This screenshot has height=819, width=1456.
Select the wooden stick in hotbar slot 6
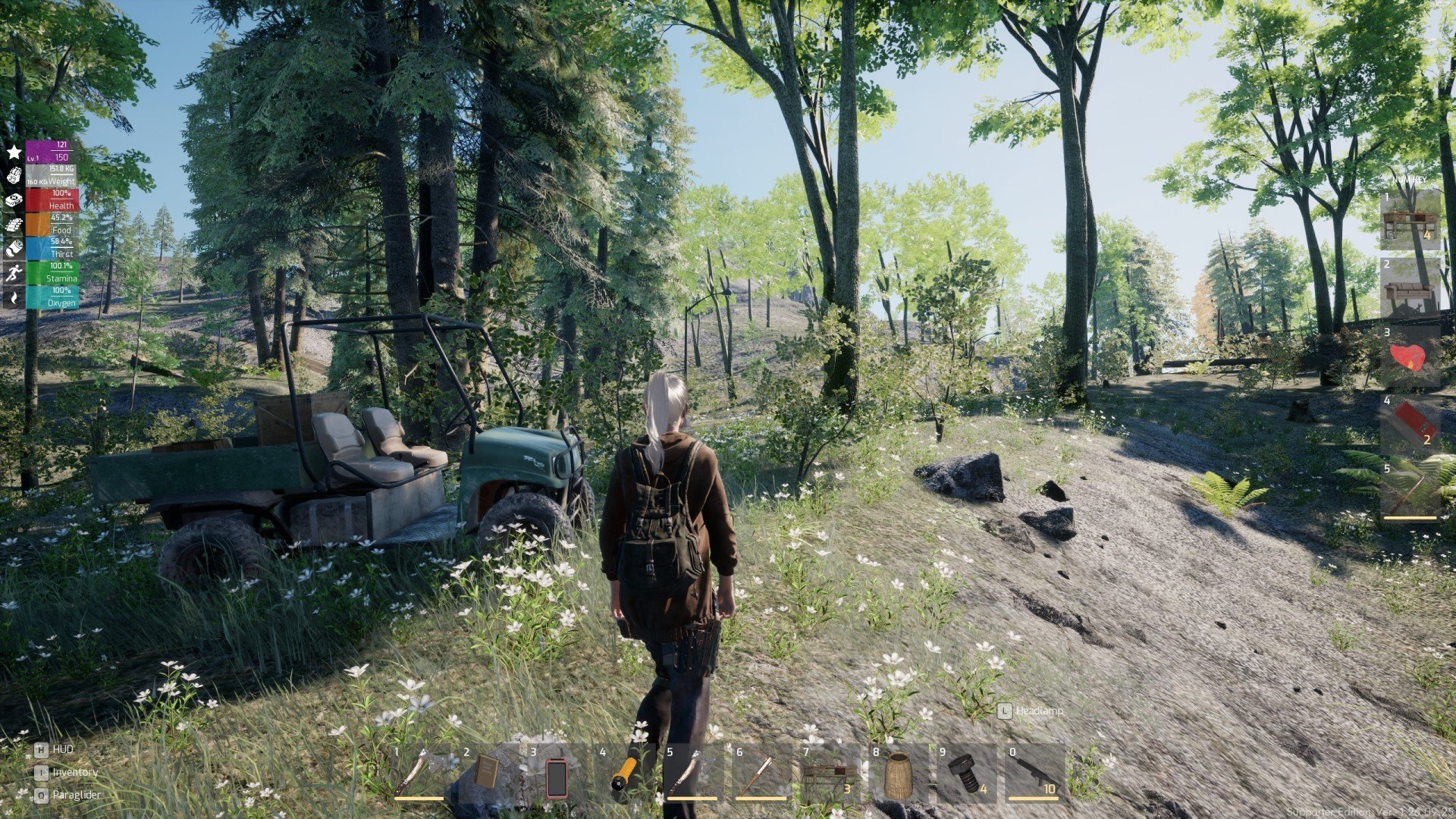760,773
